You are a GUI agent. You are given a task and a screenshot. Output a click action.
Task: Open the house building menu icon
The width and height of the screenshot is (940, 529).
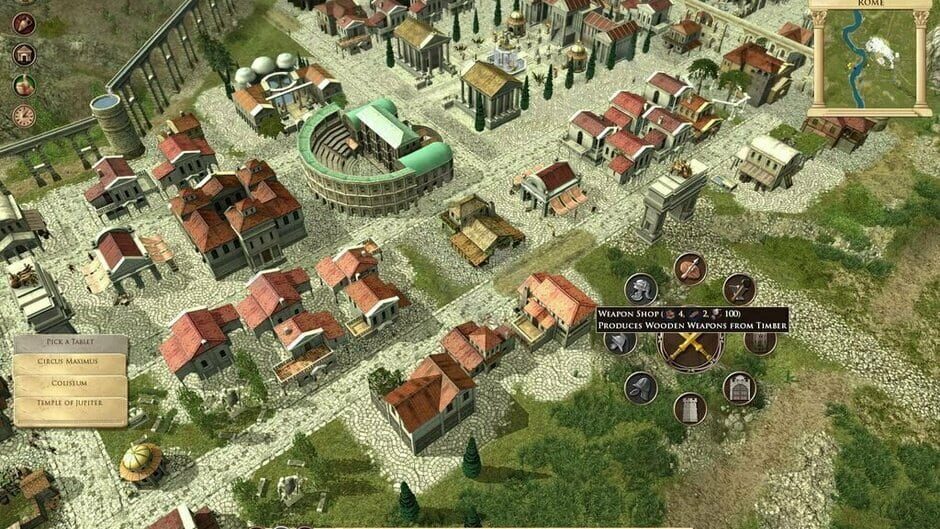pyautogui.click(x=25, y=54)
